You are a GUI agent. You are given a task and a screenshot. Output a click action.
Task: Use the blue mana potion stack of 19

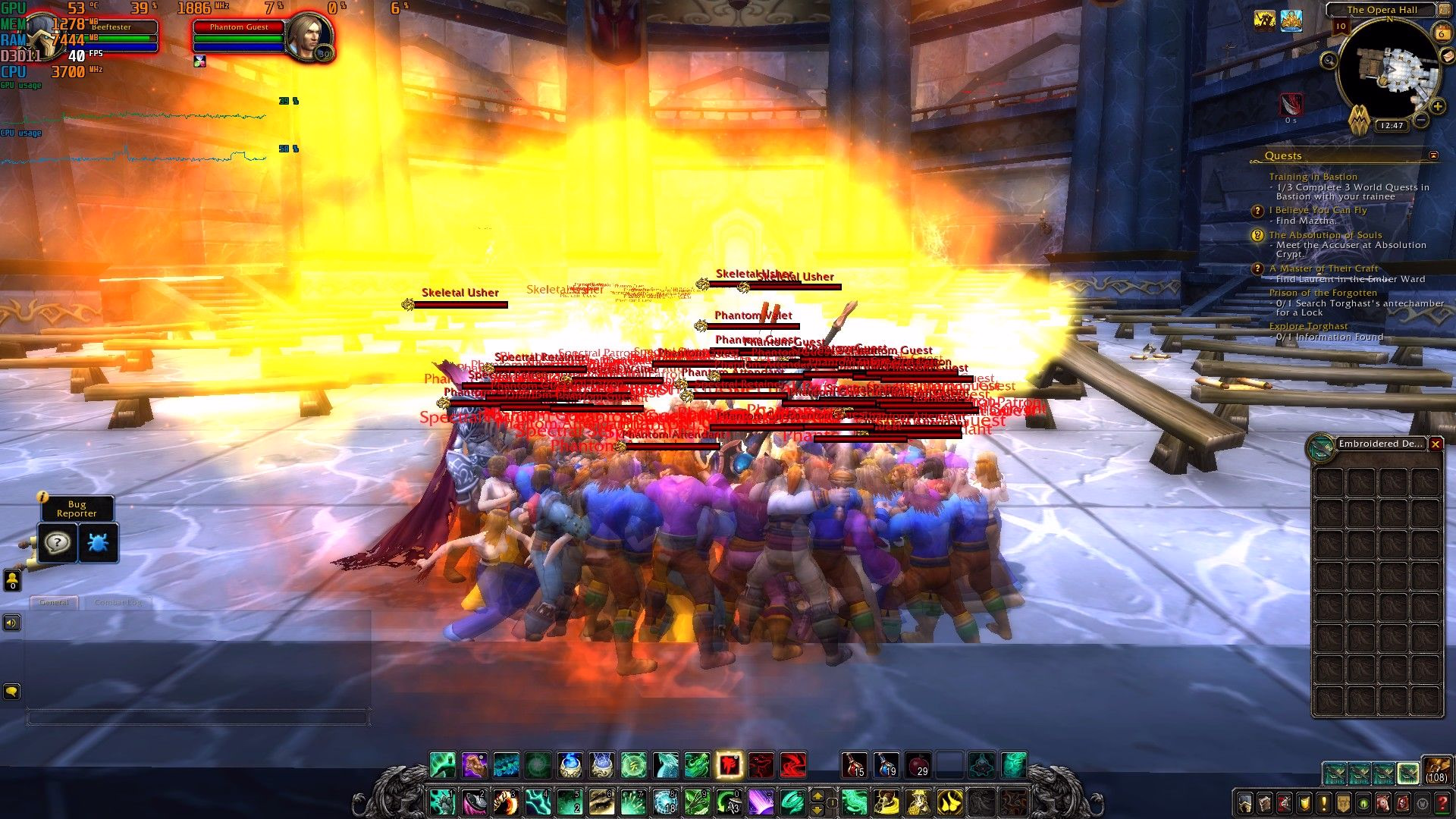pos(886,765)
